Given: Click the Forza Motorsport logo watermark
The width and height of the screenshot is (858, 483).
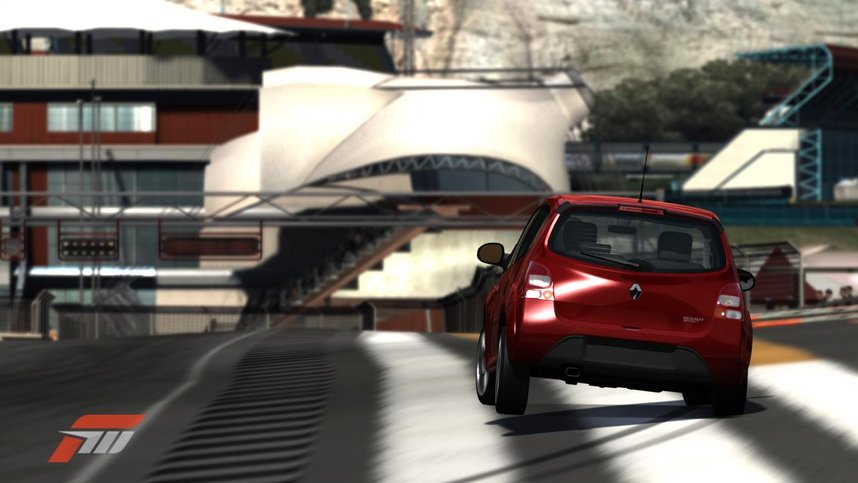Looking at the screenshot, I should [x=96, y=437].
